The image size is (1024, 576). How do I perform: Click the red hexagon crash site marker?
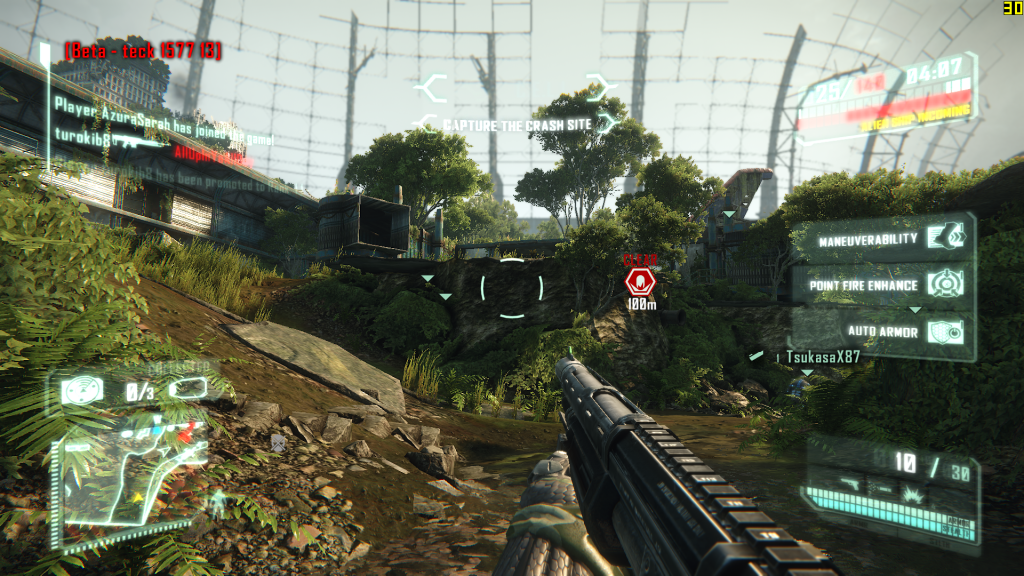640,280
